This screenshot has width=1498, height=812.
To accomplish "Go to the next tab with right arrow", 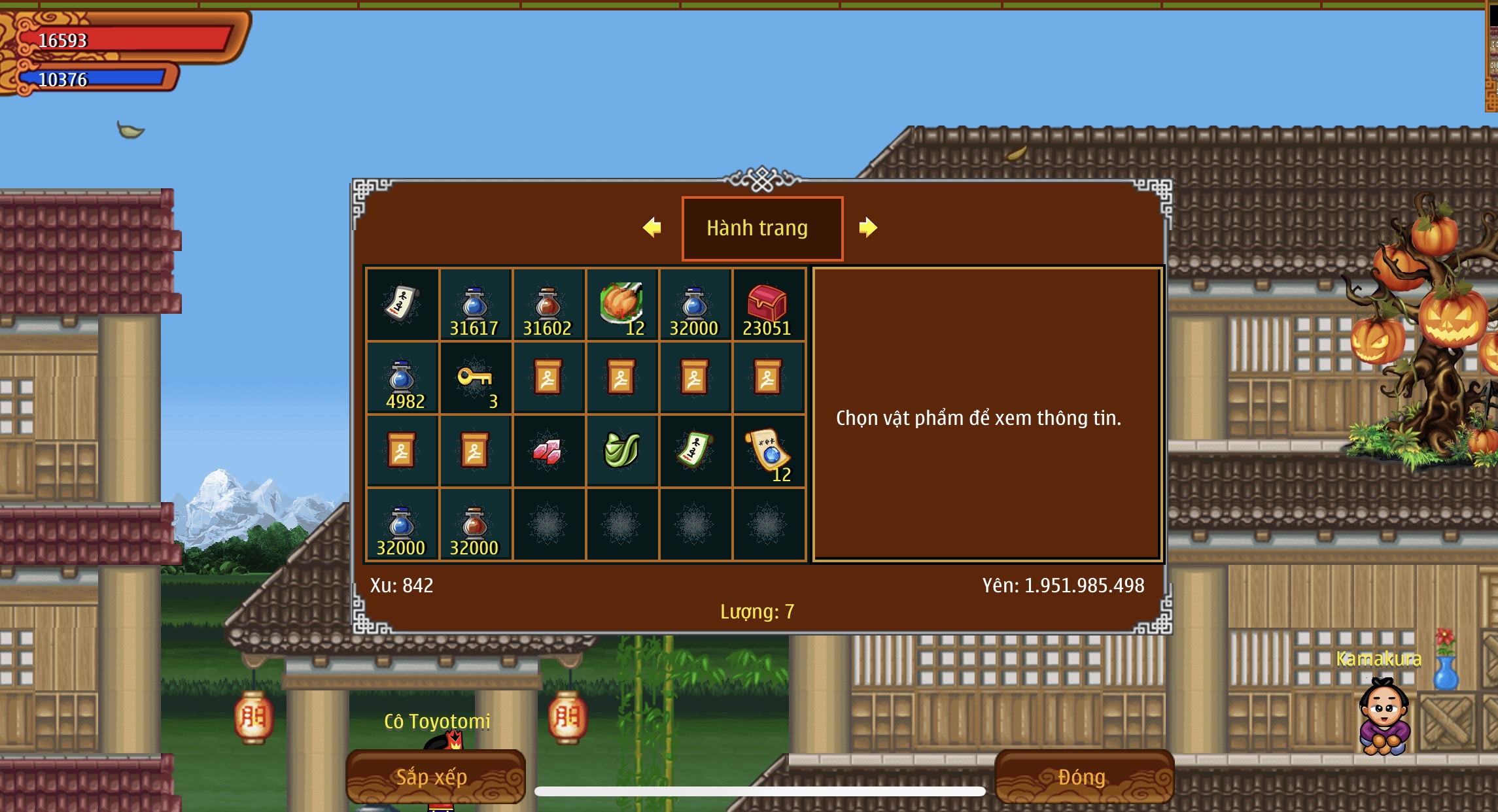I will click(x=867, y=228).
